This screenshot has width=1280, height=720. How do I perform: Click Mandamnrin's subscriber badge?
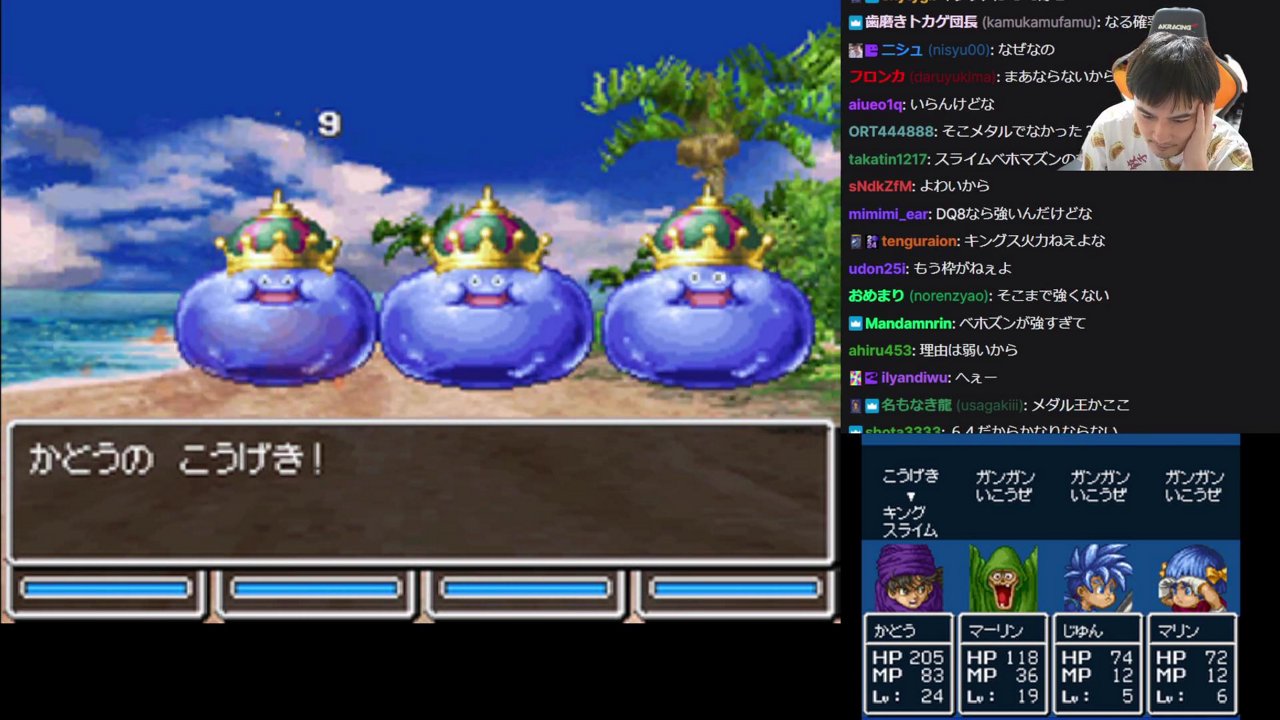click(854, 322)
